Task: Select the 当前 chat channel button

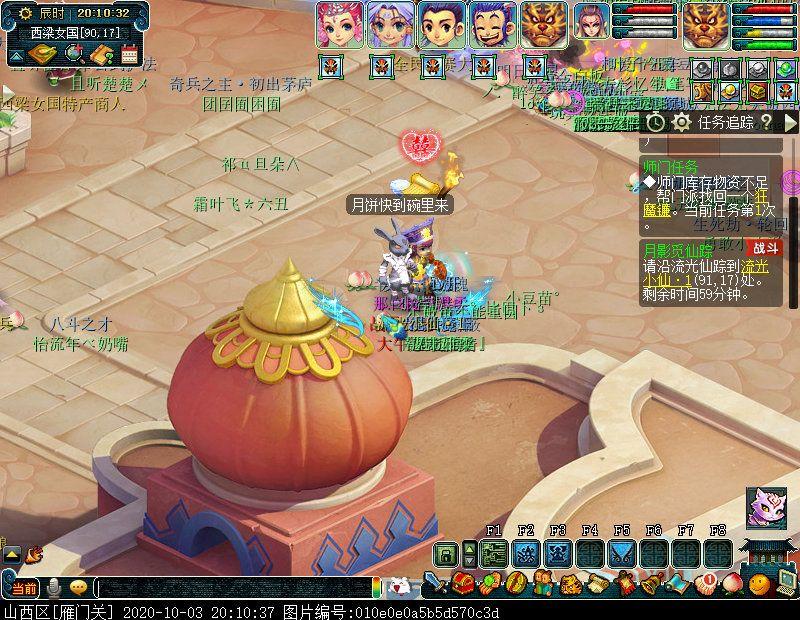Action: tap(24, 587)
